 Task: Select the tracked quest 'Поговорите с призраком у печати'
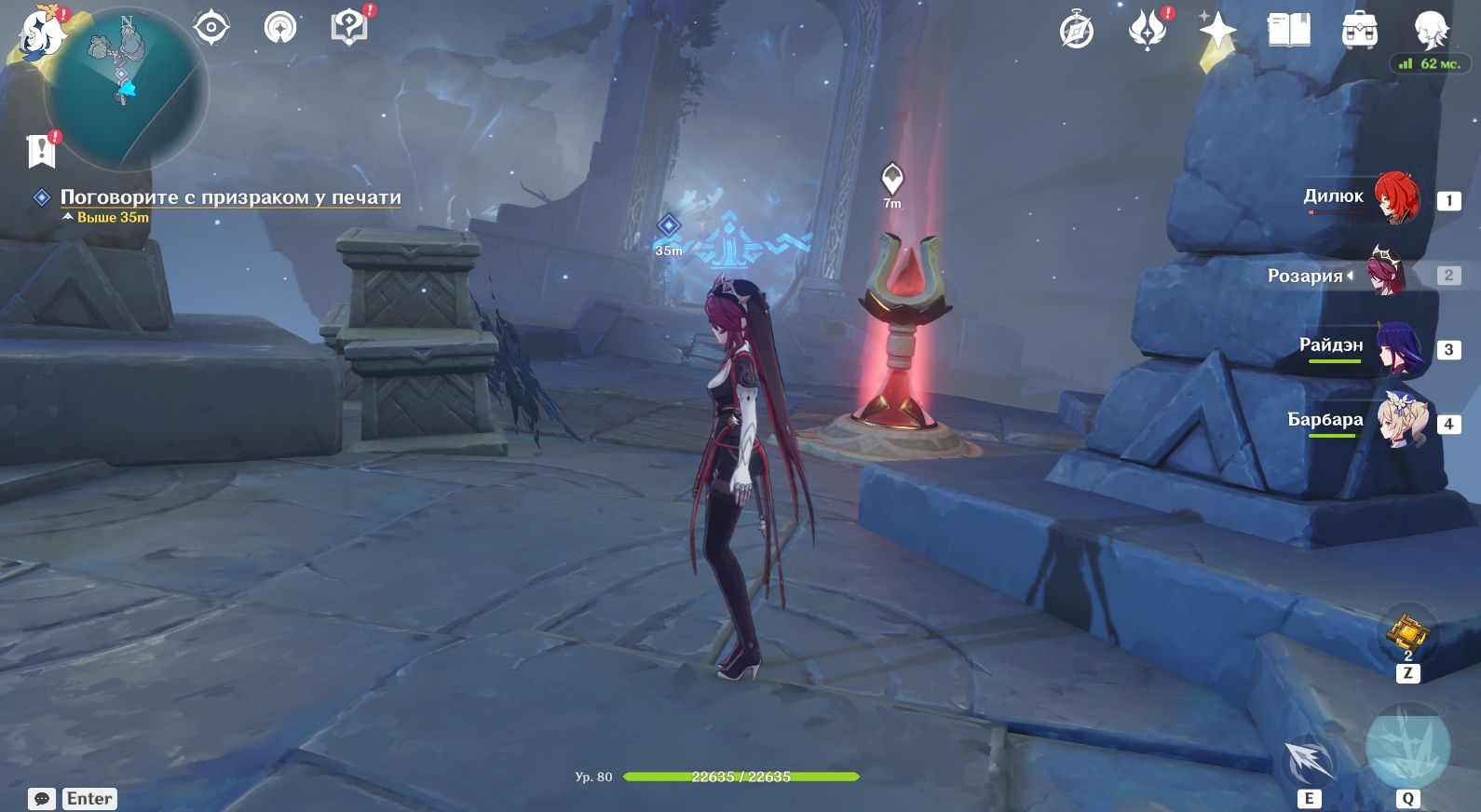(x=230, y=197)
